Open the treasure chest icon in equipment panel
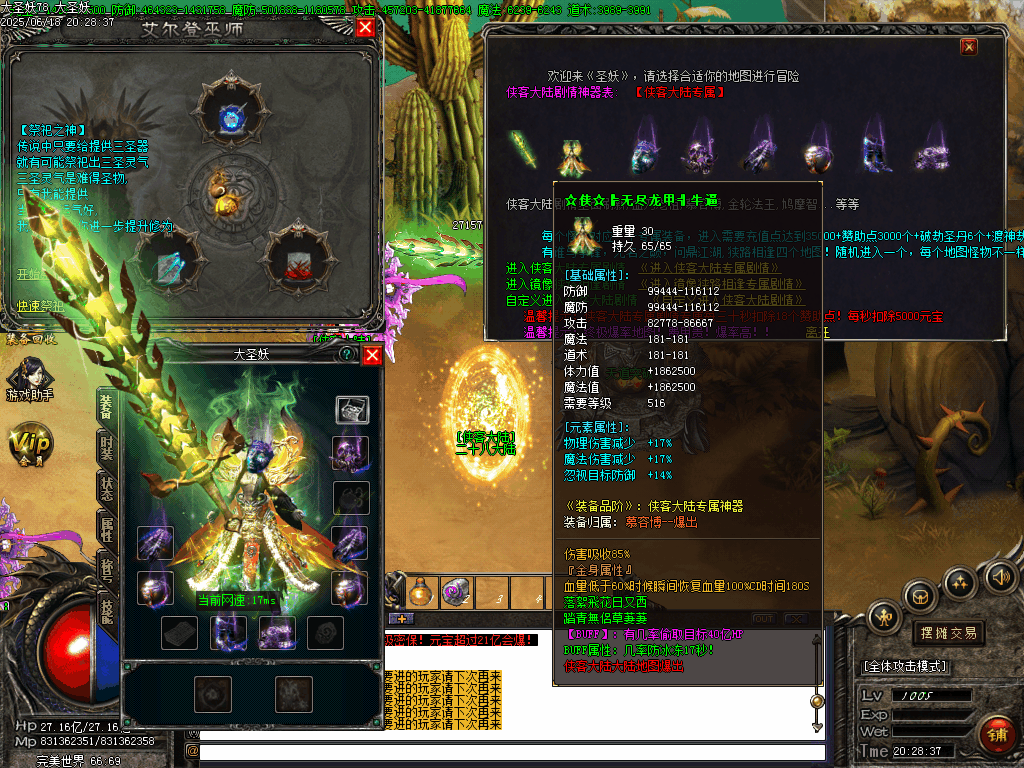 (x=351, y=408)
